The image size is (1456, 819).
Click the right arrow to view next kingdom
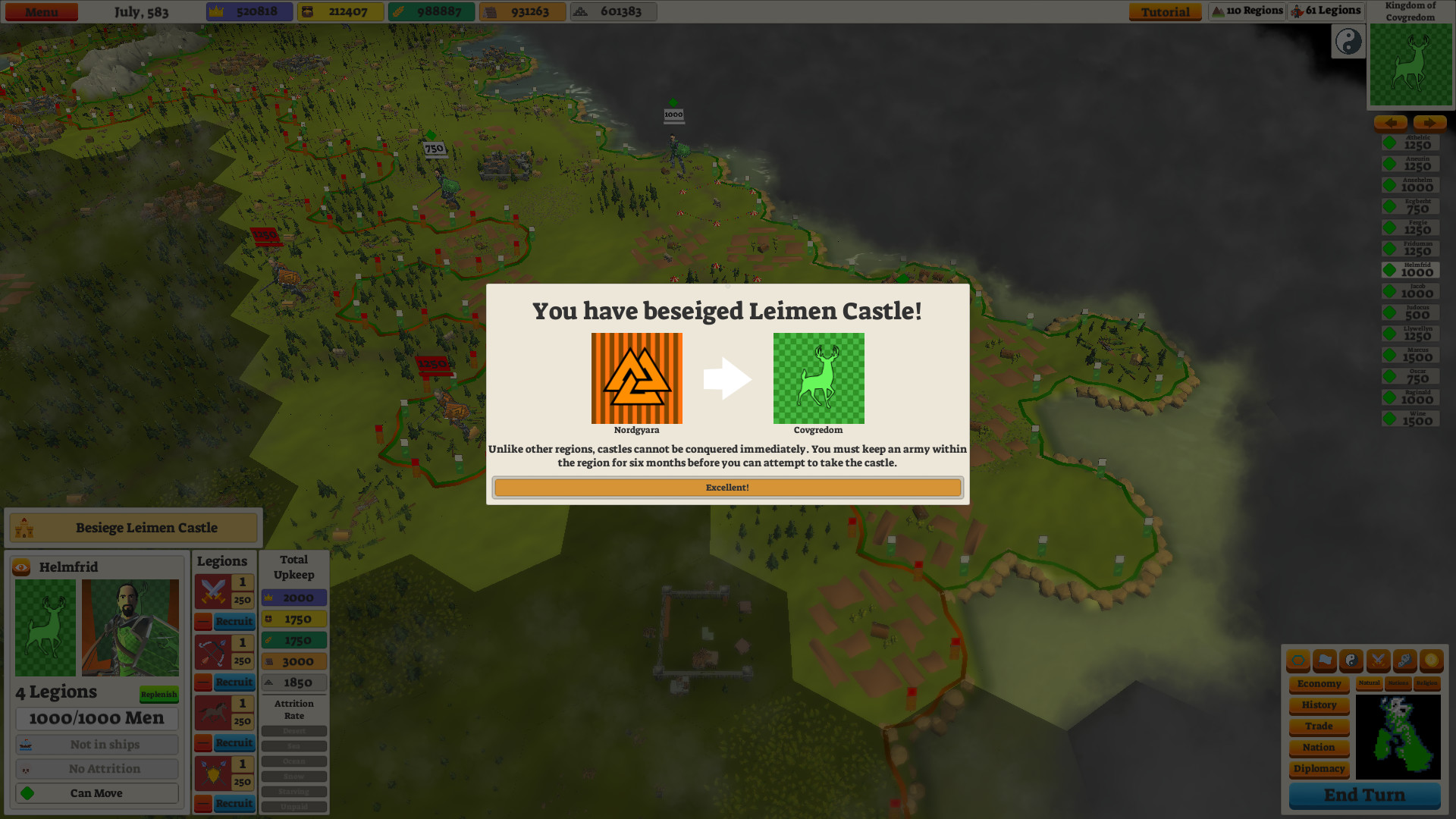[1429, 123]
